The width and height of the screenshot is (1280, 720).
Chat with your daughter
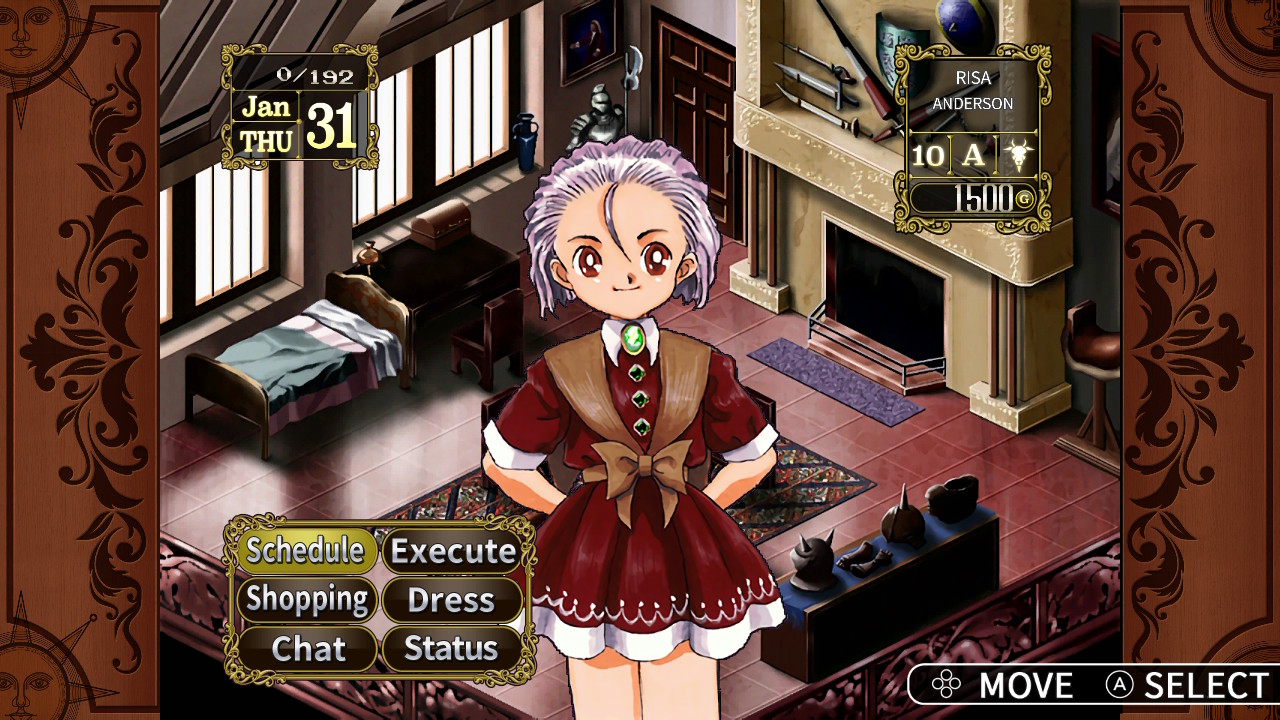[308, 649]
